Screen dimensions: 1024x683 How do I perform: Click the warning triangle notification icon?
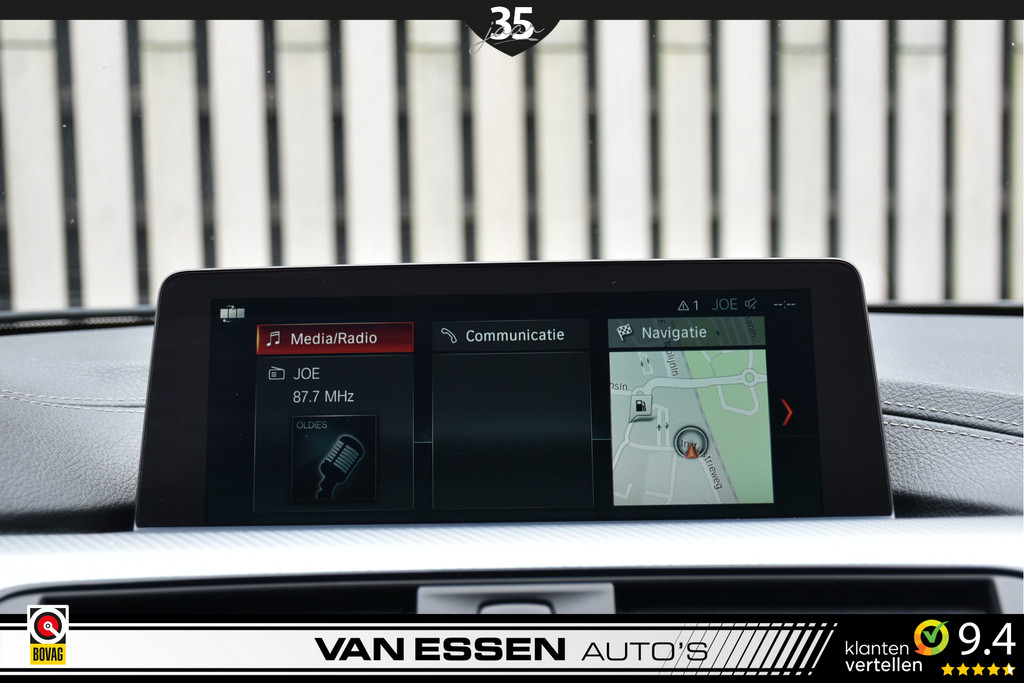[684, 305]
